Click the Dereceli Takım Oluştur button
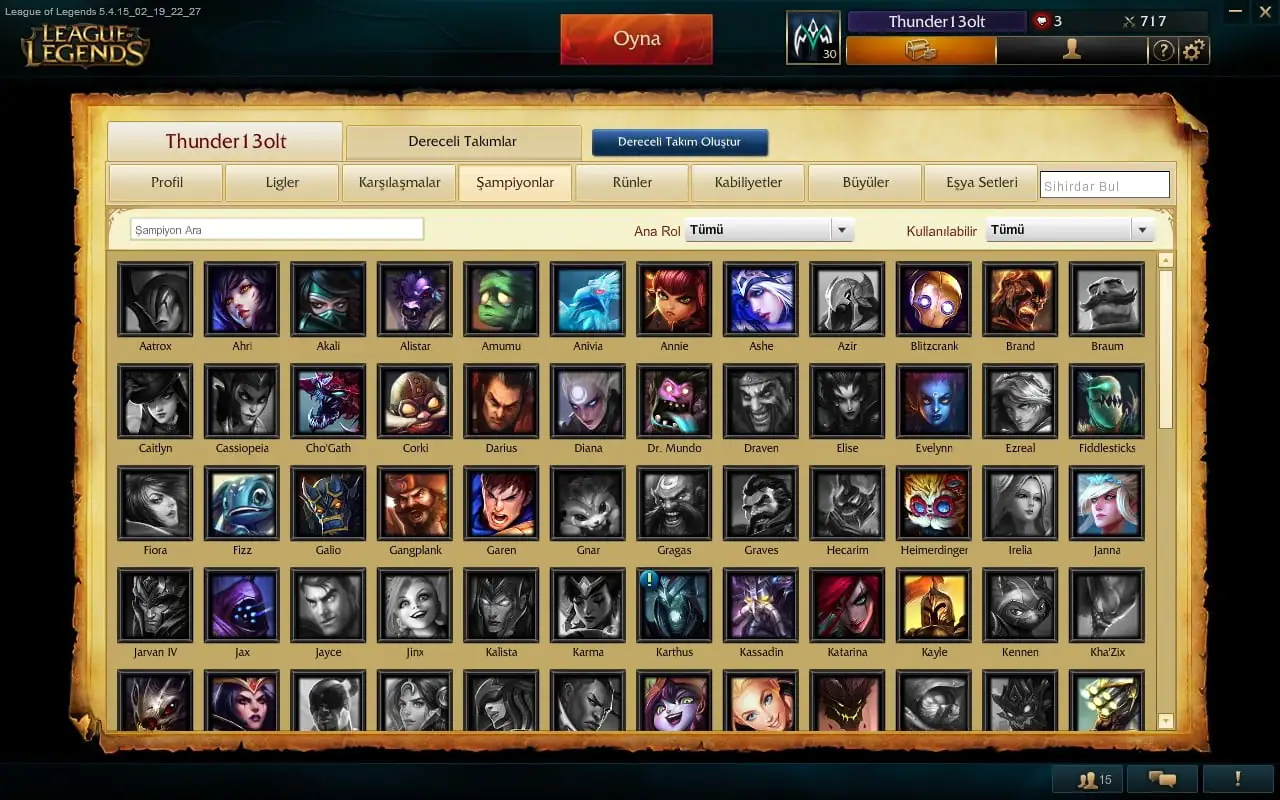 coord(679,142)
